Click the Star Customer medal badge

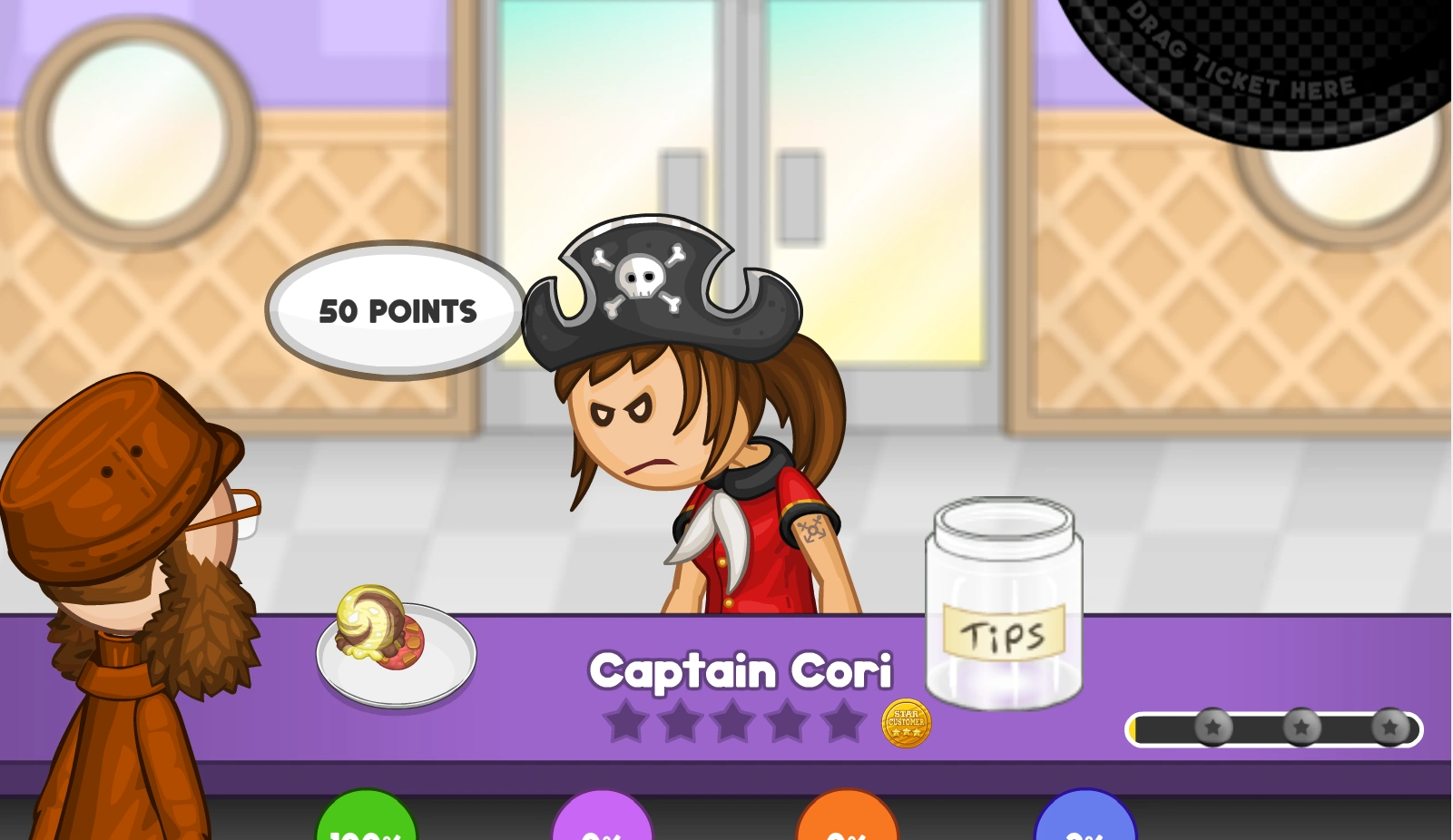click(906, 725)
